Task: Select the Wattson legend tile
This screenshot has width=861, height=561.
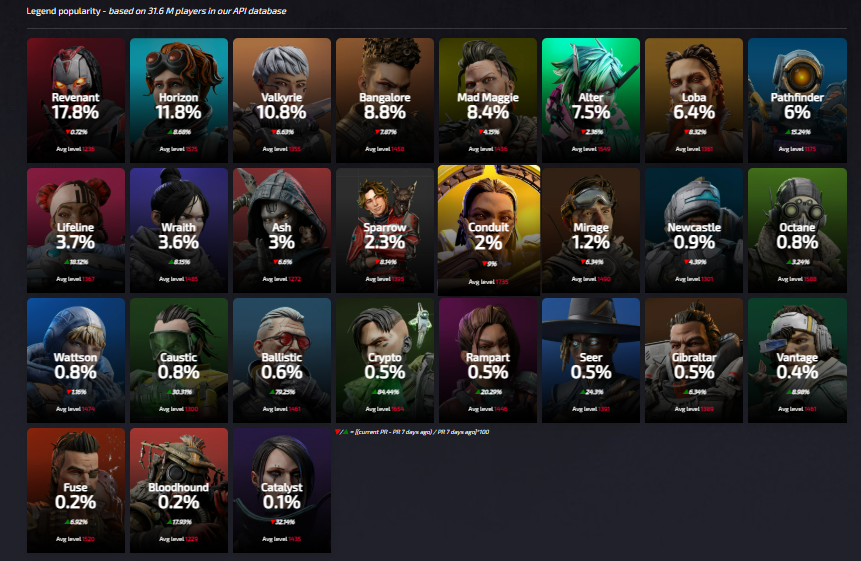Action: click(76, 360)
